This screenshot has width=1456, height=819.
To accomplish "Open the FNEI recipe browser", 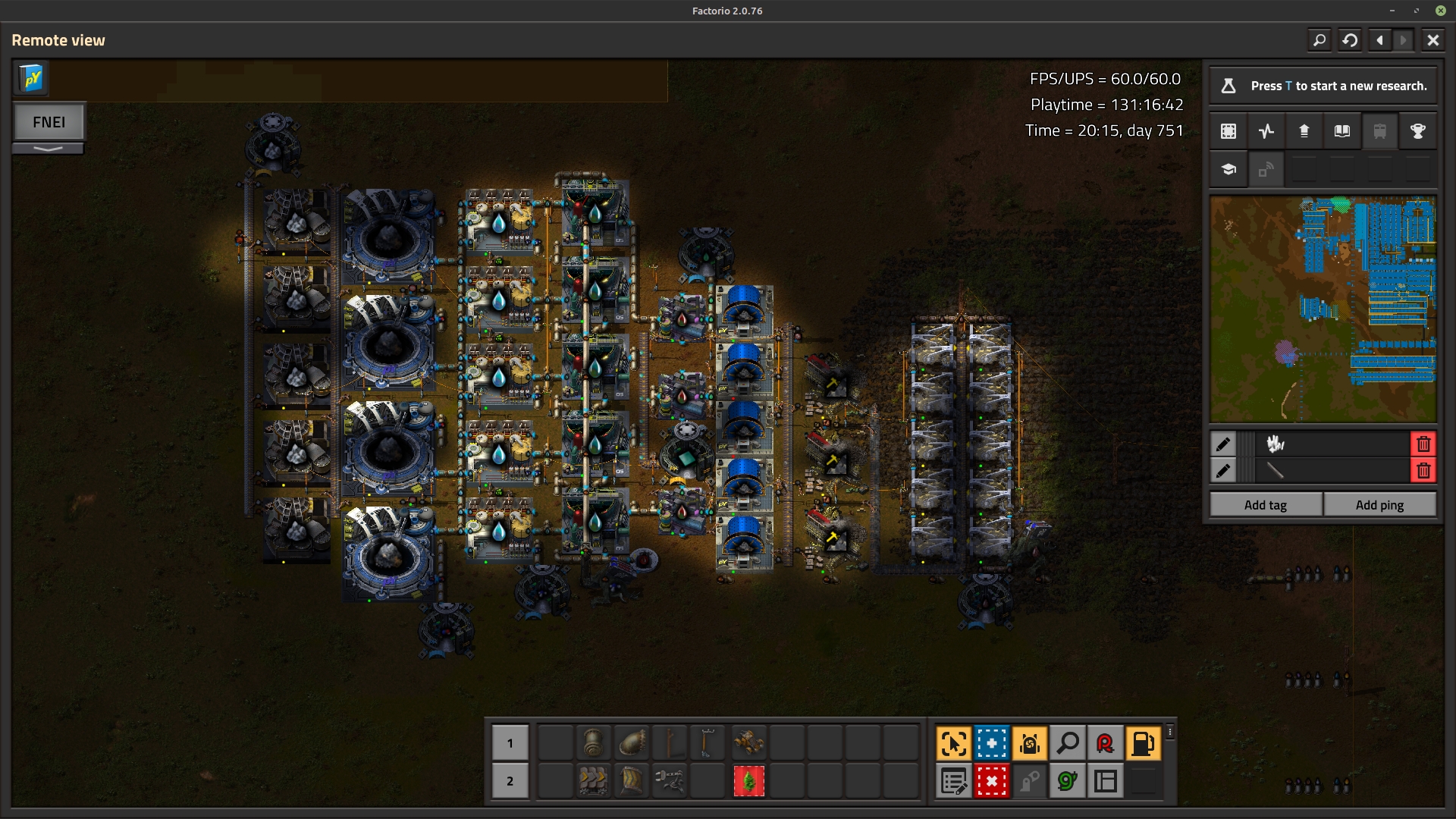I will point(49,122).
